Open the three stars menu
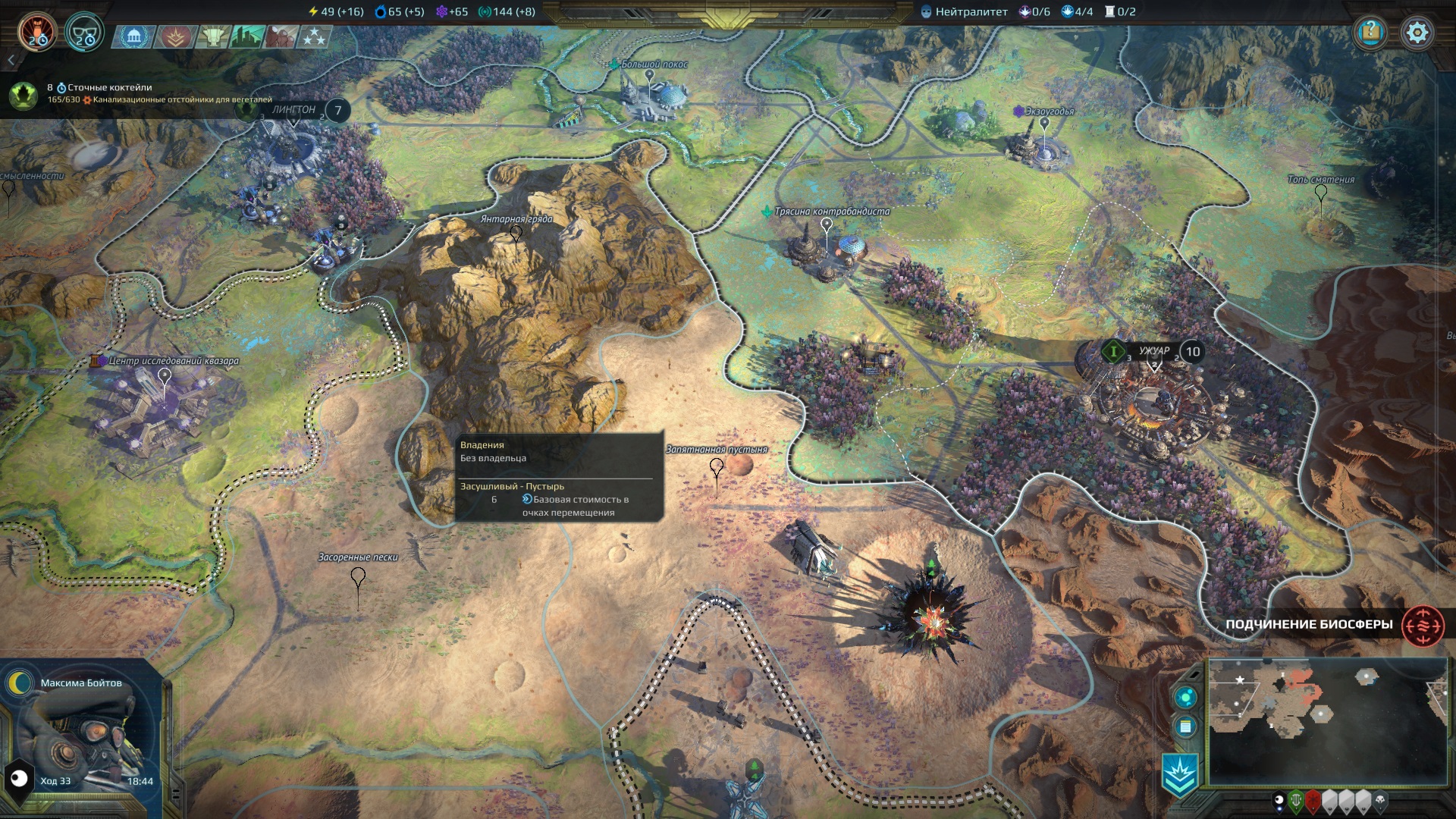The height and width of the screenshot is (819, 1456). [x=314, y=36]
